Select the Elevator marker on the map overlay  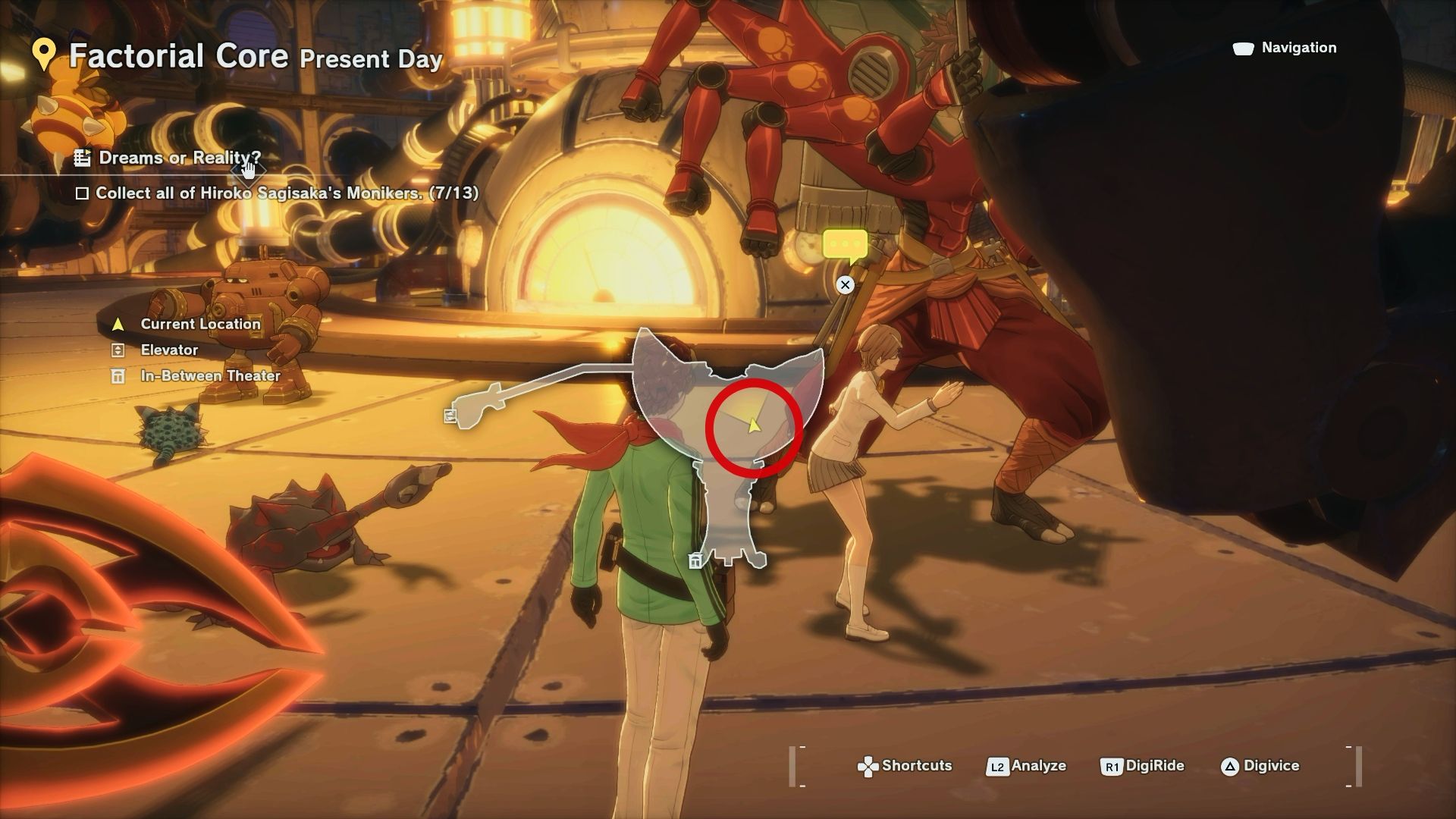click(x=450, y=416)
